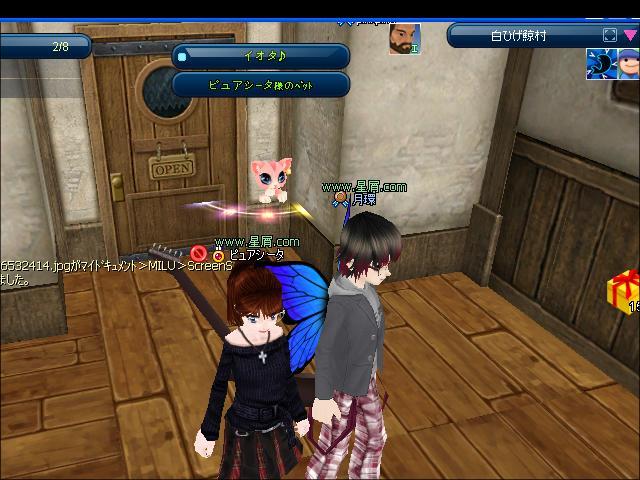
Task: Open the 白ひげ鯨村 location bar
Action: [x=520, y=36]
